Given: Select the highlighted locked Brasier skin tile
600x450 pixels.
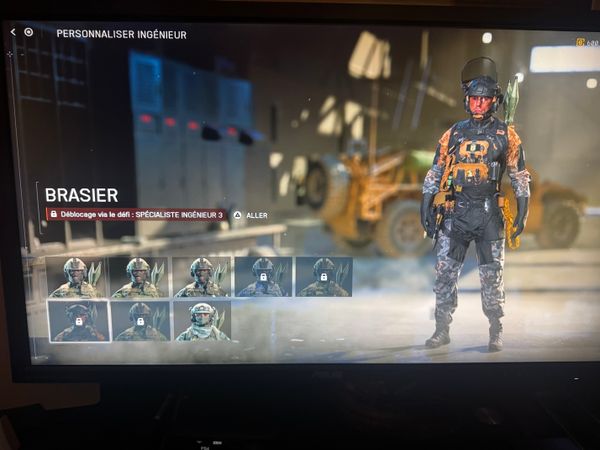Looking at the screenshot, I should (x=78, y=321).
